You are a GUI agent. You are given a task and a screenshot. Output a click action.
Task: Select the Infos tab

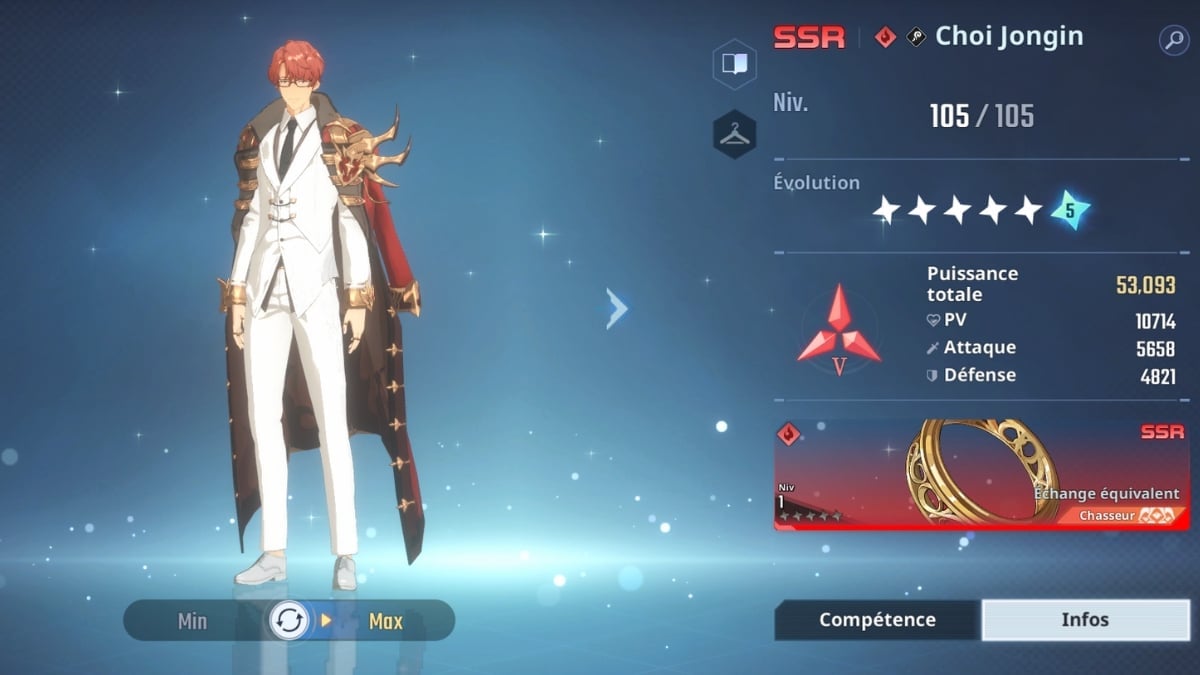coord(1085,620)
